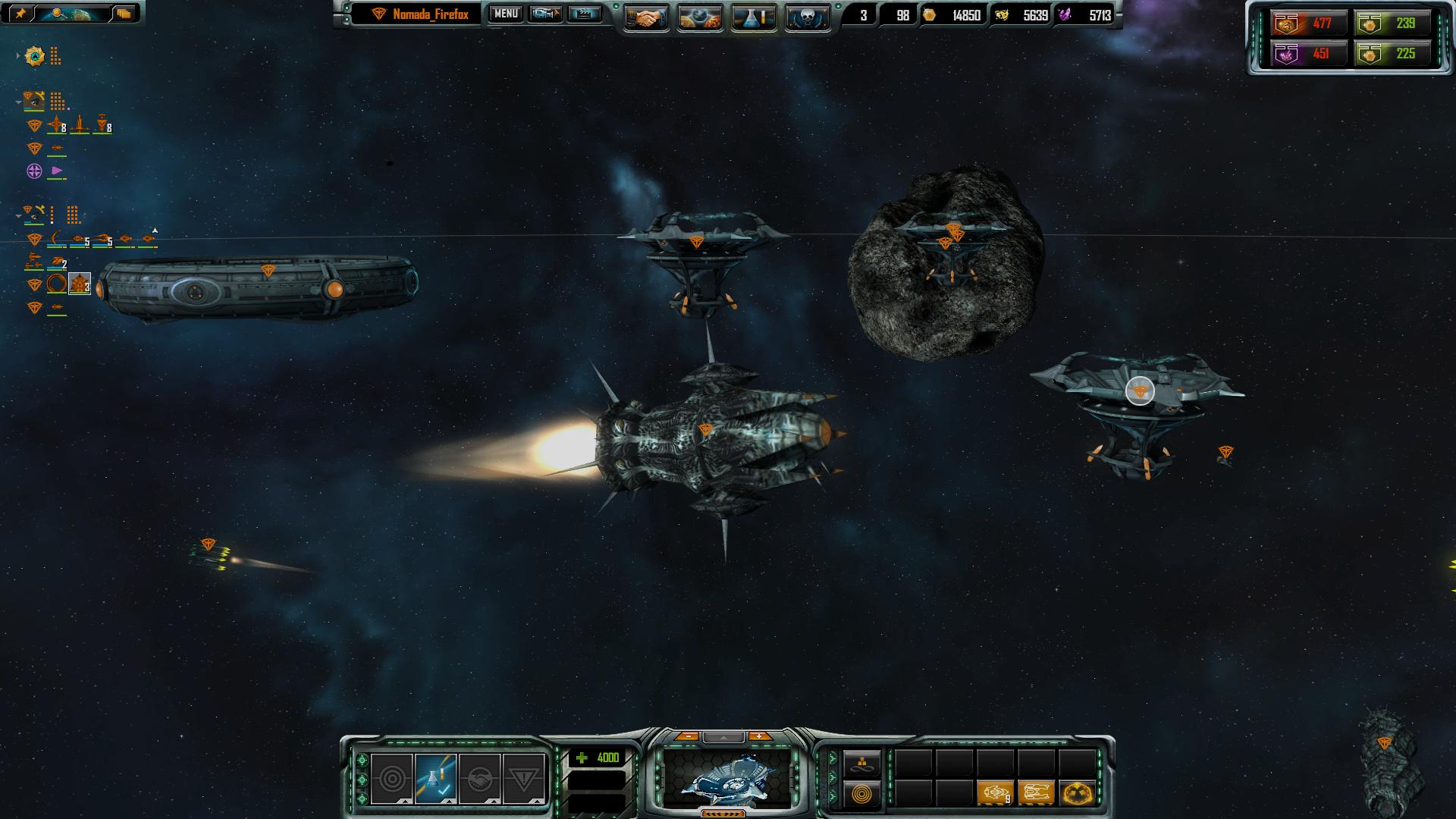1456x819 pixels.
Task: Activate the radiation symbol ability
Action: [x=1078, y=793]
